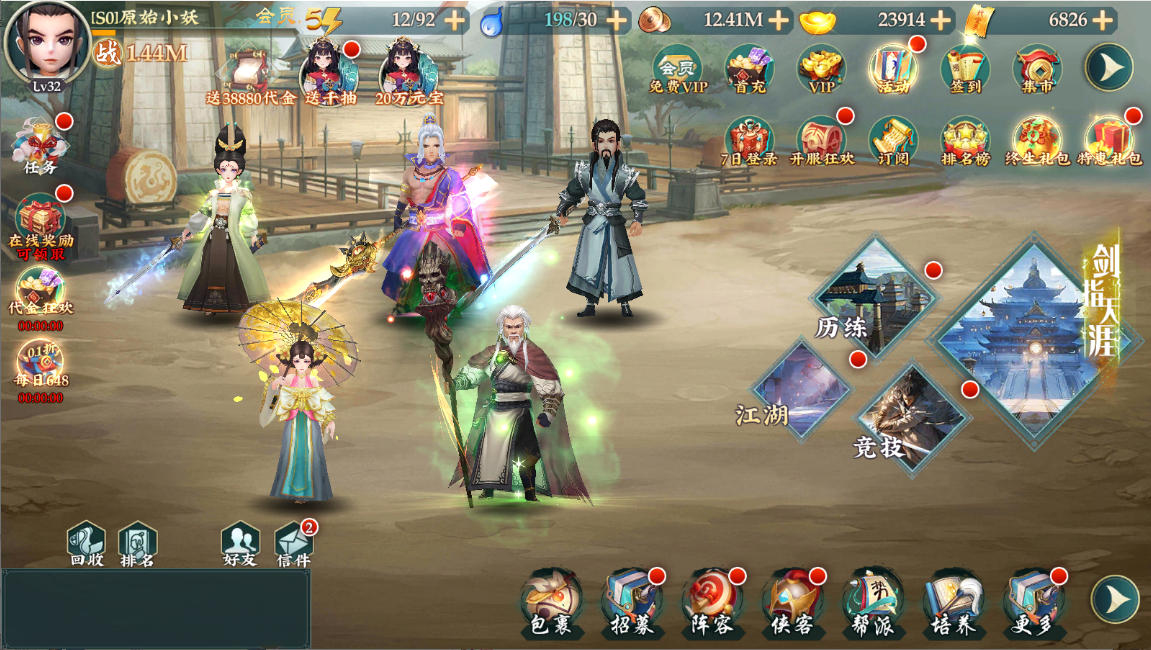
Task: Open the 签到 daily check-in
Action: [x=965, y=69]
